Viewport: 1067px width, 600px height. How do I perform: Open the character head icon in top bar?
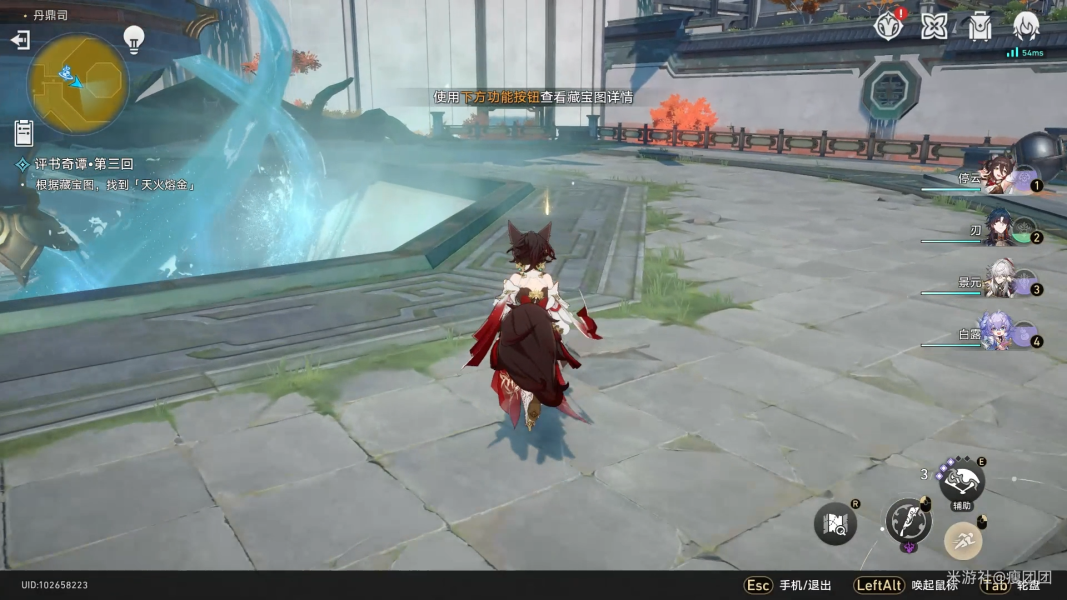pyautogui.click(x=1026, y=26)
